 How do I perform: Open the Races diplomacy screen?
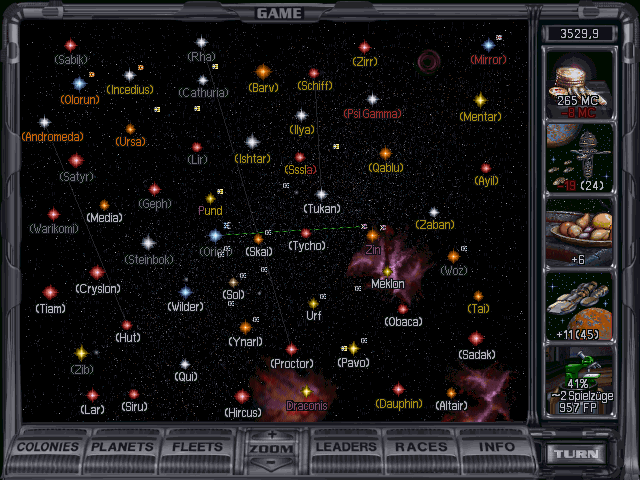click(420, 446)
